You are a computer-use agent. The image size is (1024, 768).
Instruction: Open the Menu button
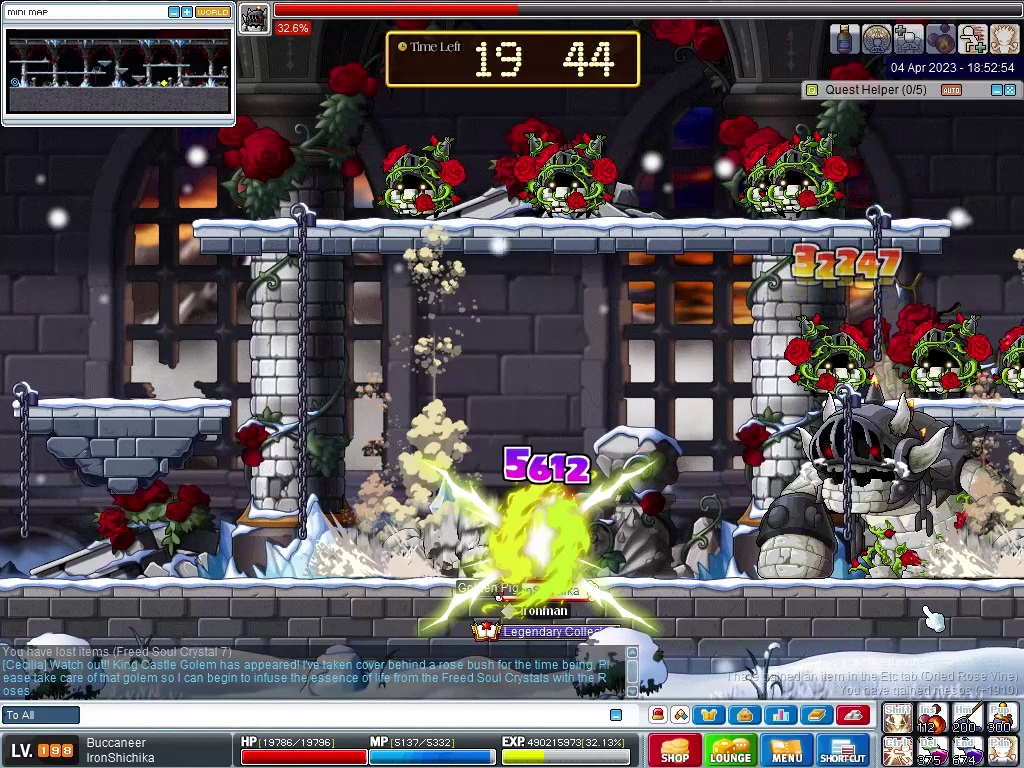(x=786, y=750)
